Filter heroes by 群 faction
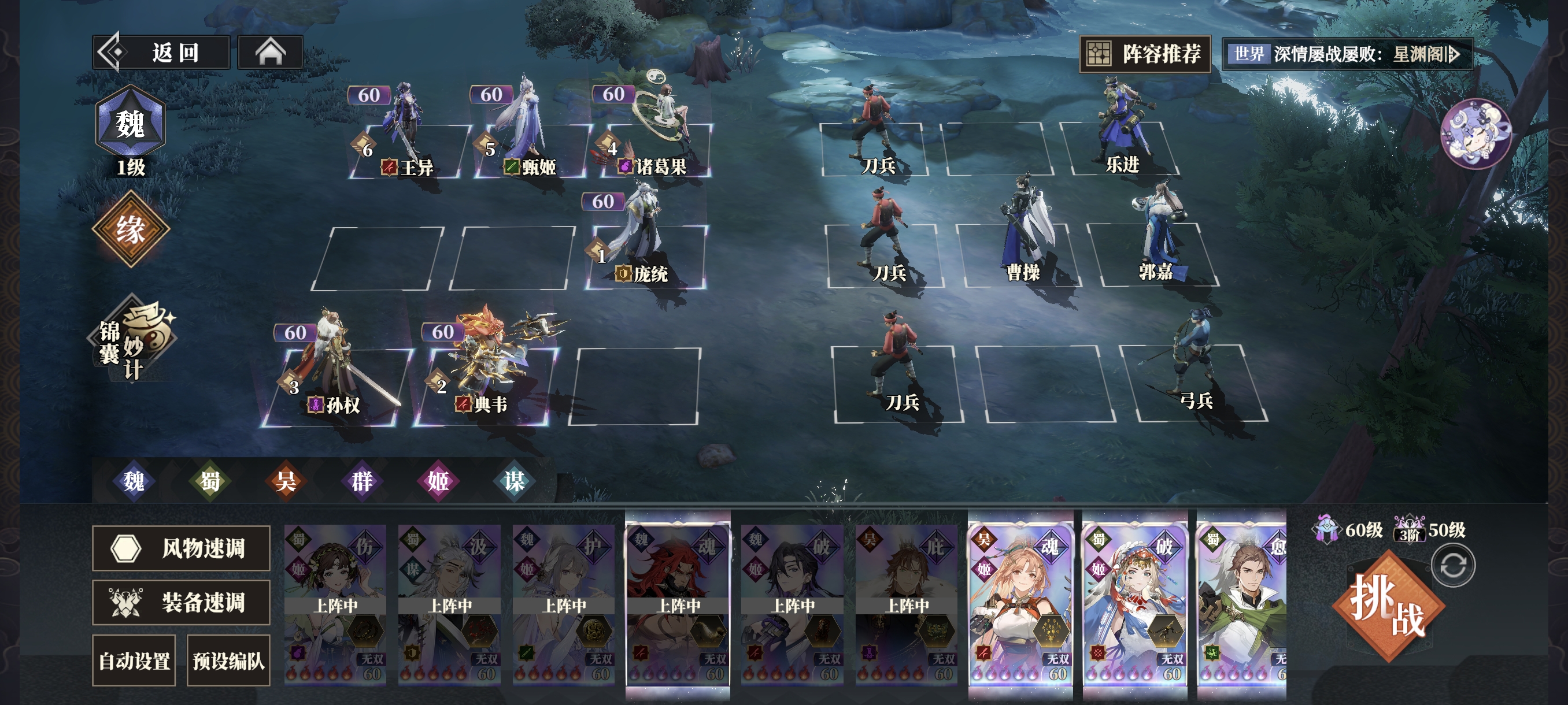This screenshot has width=1568, height=705. 362,481
